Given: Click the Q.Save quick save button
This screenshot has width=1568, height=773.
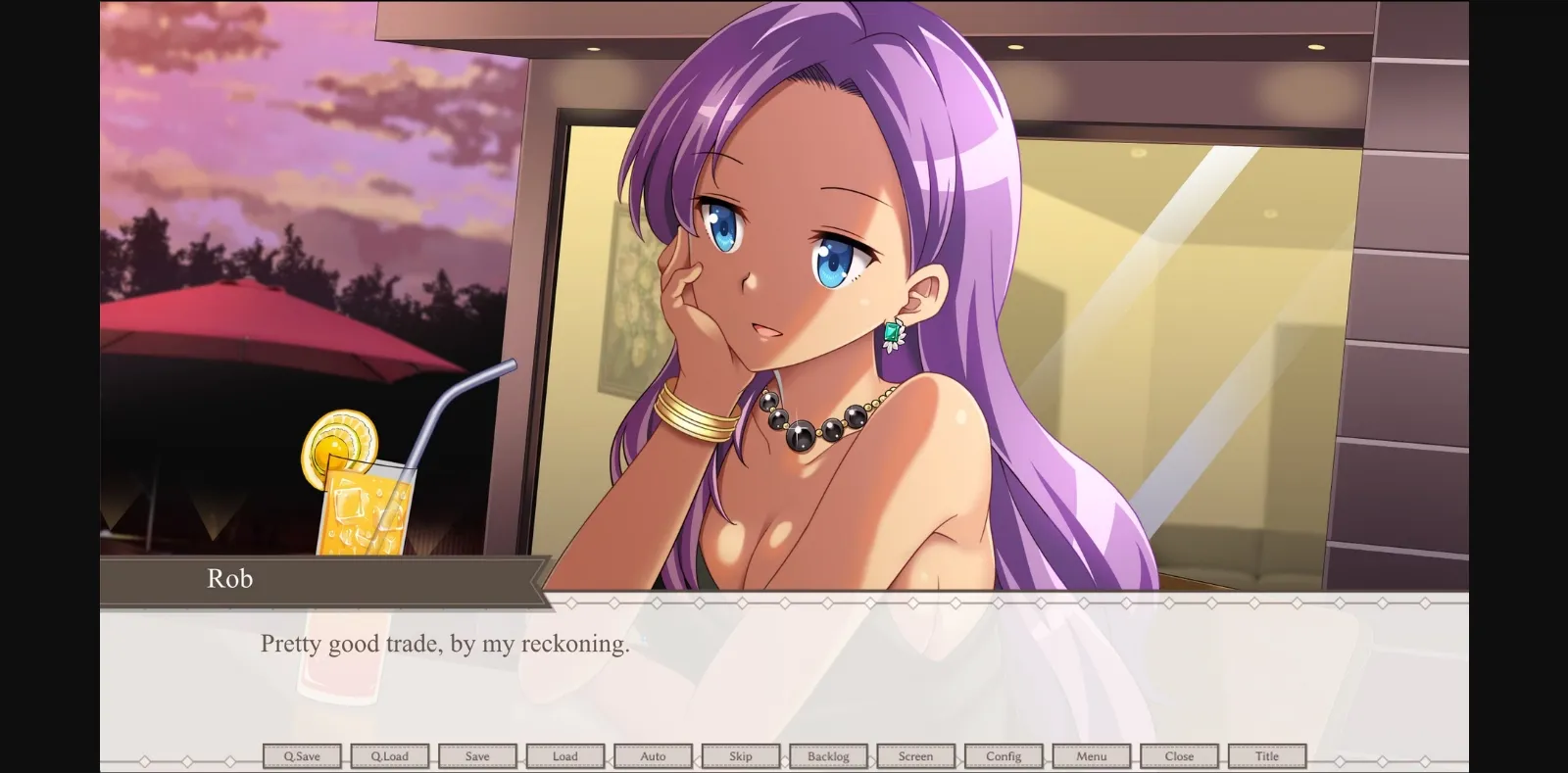Looking at the screenshot, I should pos(302,755).
